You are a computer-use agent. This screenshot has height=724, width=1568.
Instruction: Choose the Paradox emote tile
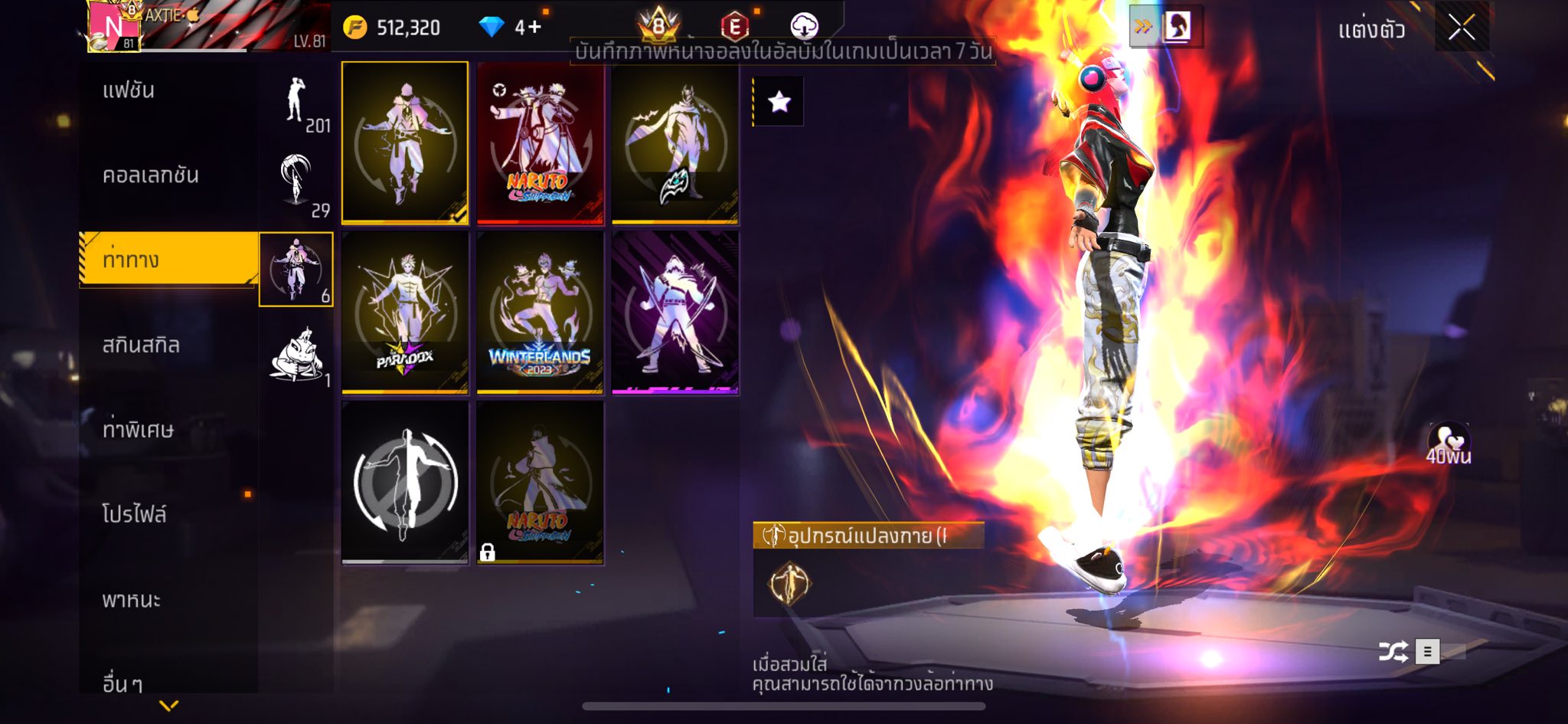tap(405, 313)
